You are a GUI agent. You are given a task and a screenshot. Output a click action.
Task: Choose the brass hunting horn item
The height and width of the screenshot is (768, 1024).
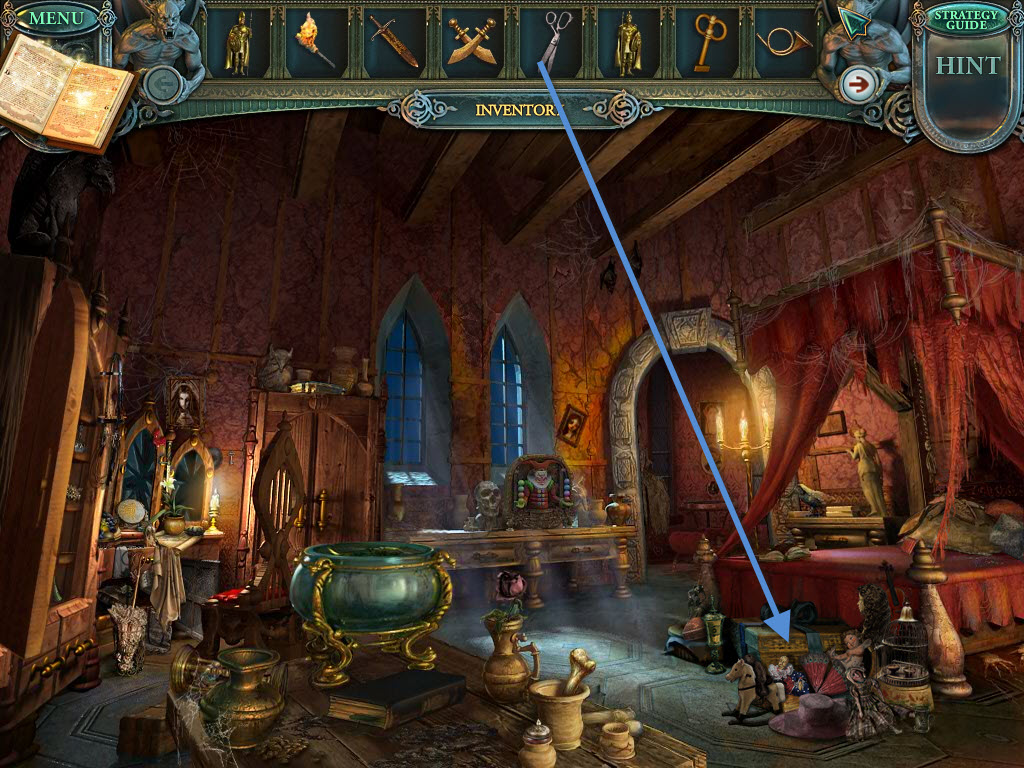point(784,42)
